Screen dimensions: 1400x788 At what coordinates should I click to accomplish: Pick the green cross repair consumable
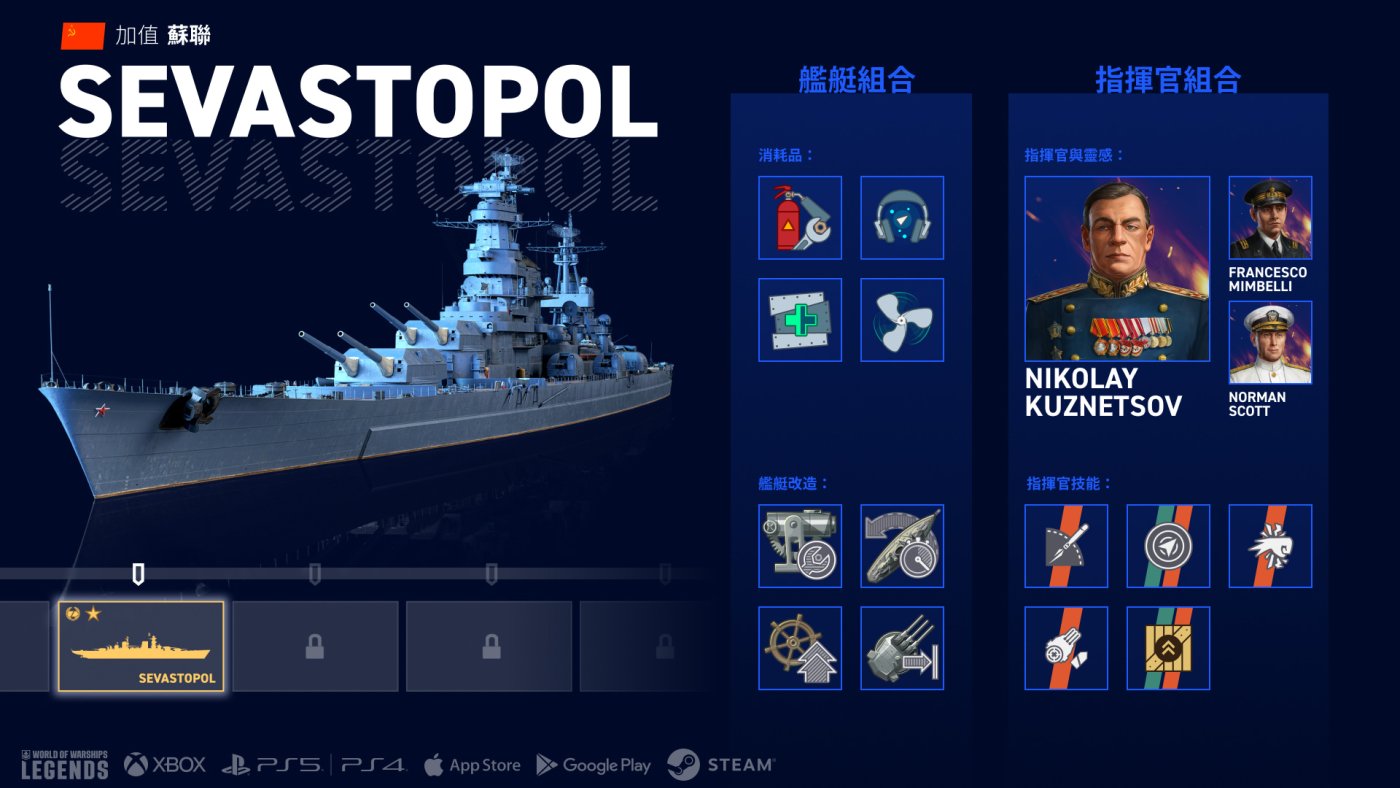(800, 320)
